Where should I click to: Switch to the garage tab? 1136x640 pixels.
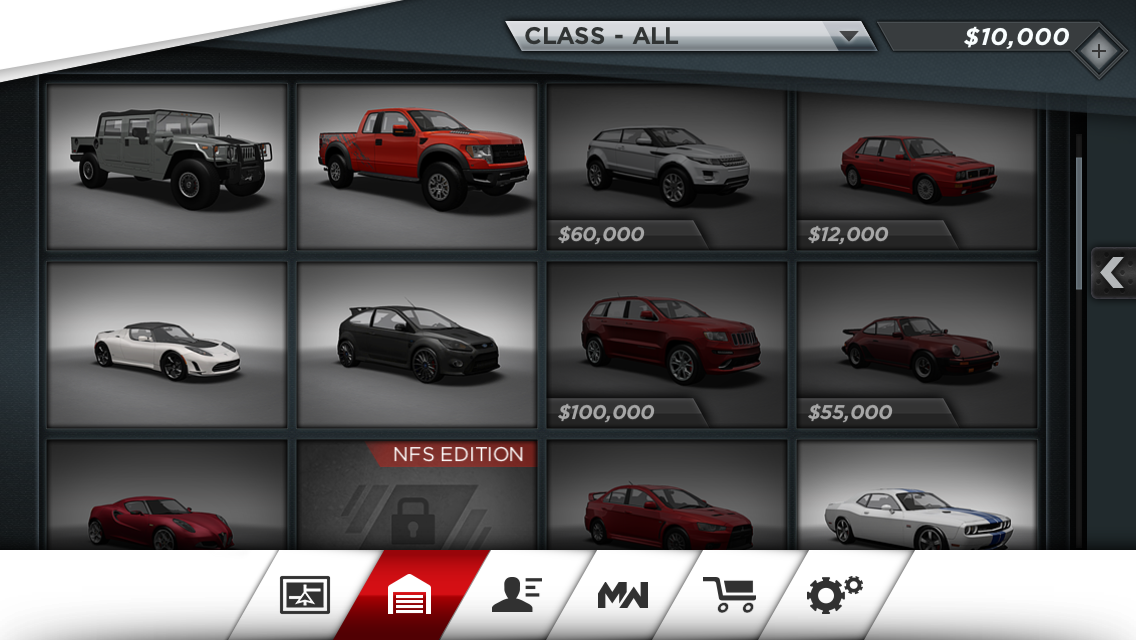coord(410,595)
